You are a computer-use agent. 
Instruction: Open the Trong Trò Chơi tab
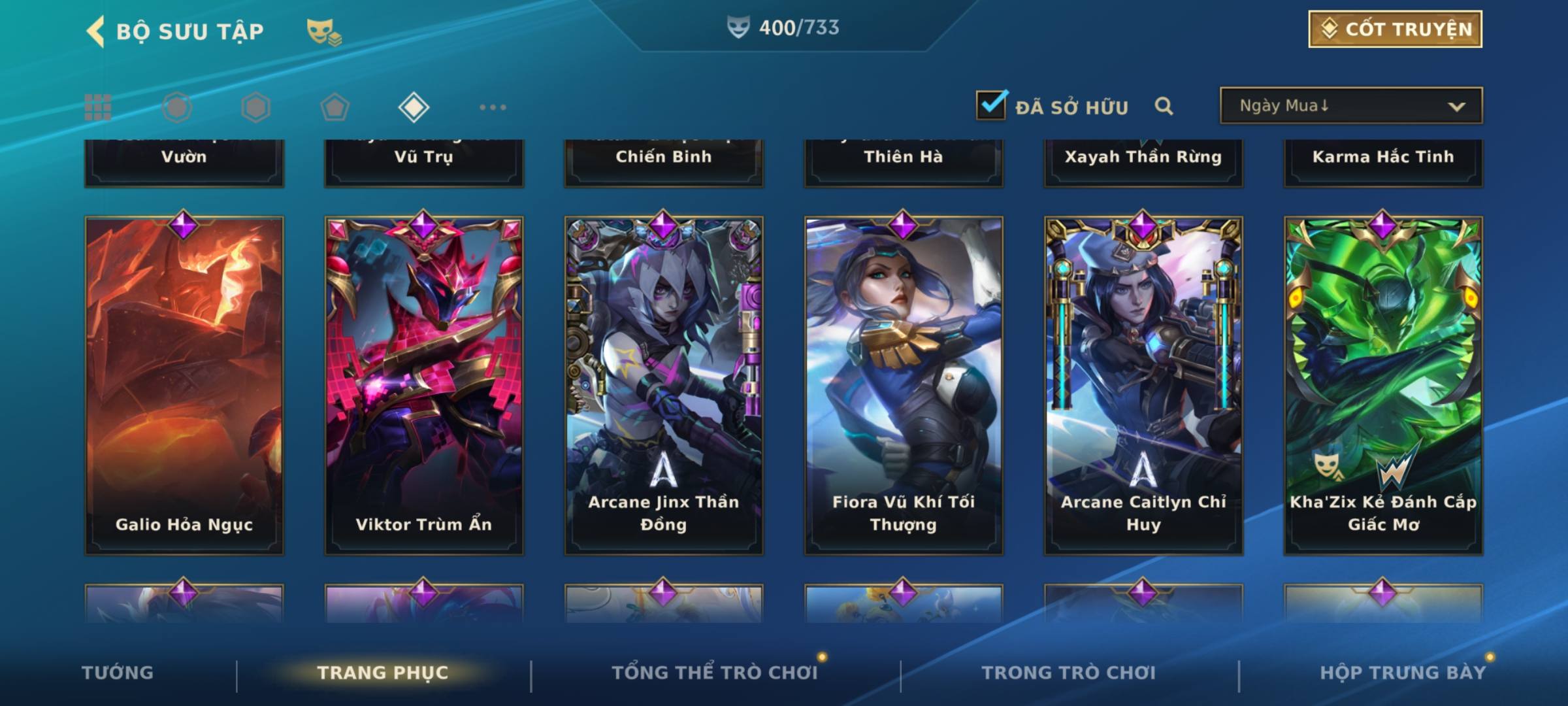point(1069,673)
